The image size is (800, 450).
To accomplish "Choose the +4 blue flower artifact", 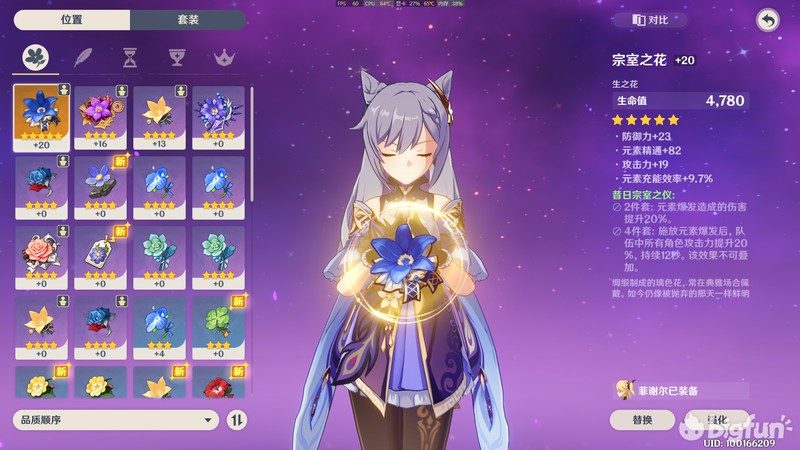I will (160, 326).
